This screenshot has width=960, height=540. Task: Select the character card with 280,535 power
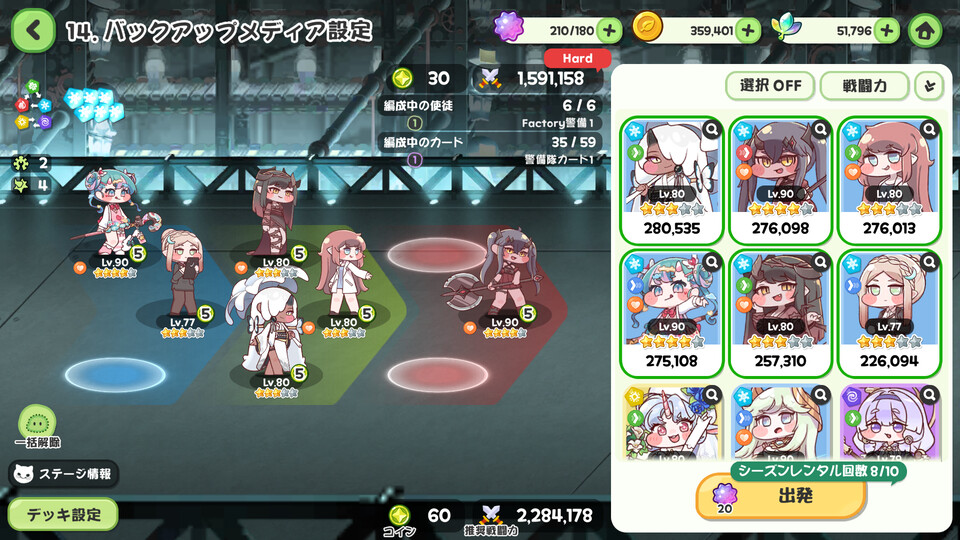pos(671,181)
